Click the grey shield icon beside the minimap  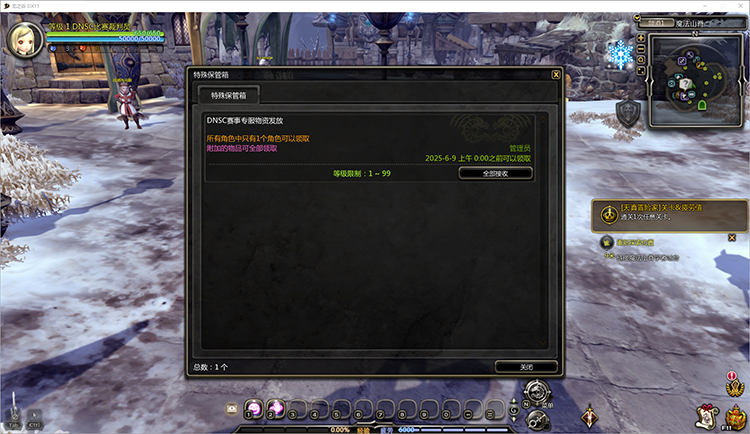tap(628, 113)
